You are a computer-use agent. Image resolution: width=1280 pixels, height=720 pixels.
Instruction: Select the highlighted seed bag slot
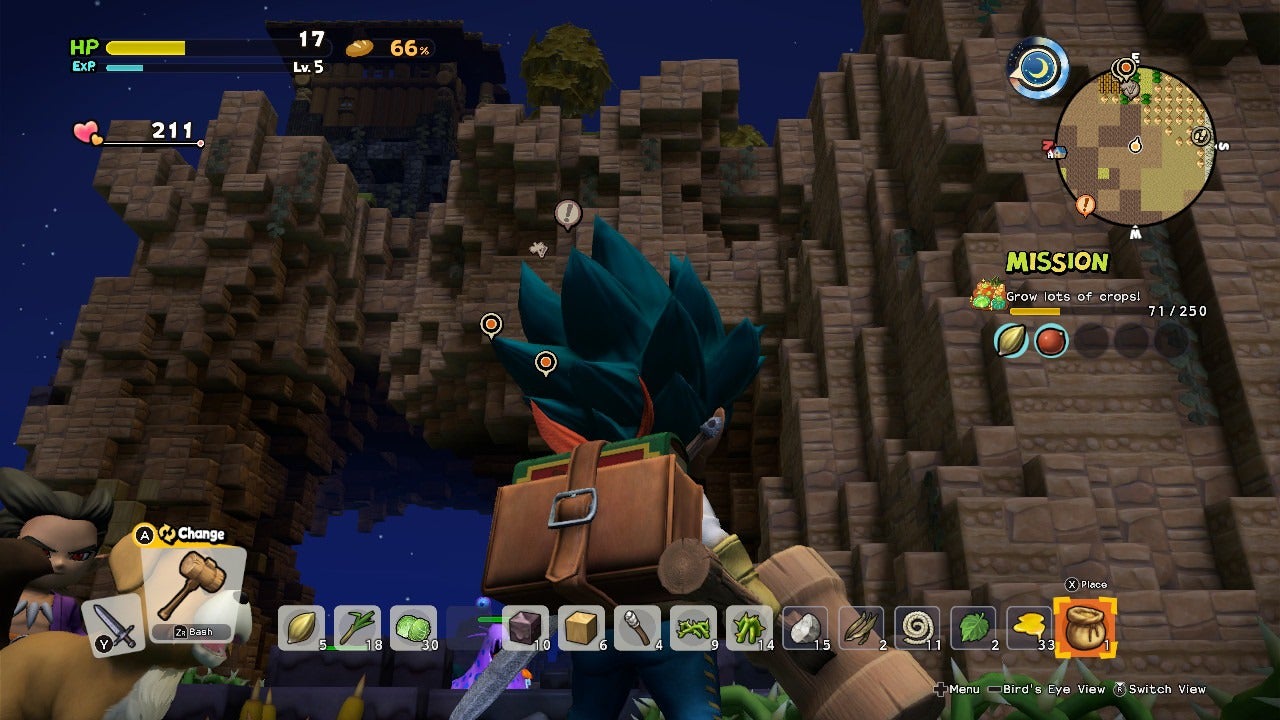pyautogui.click(x=1085, y=628)
